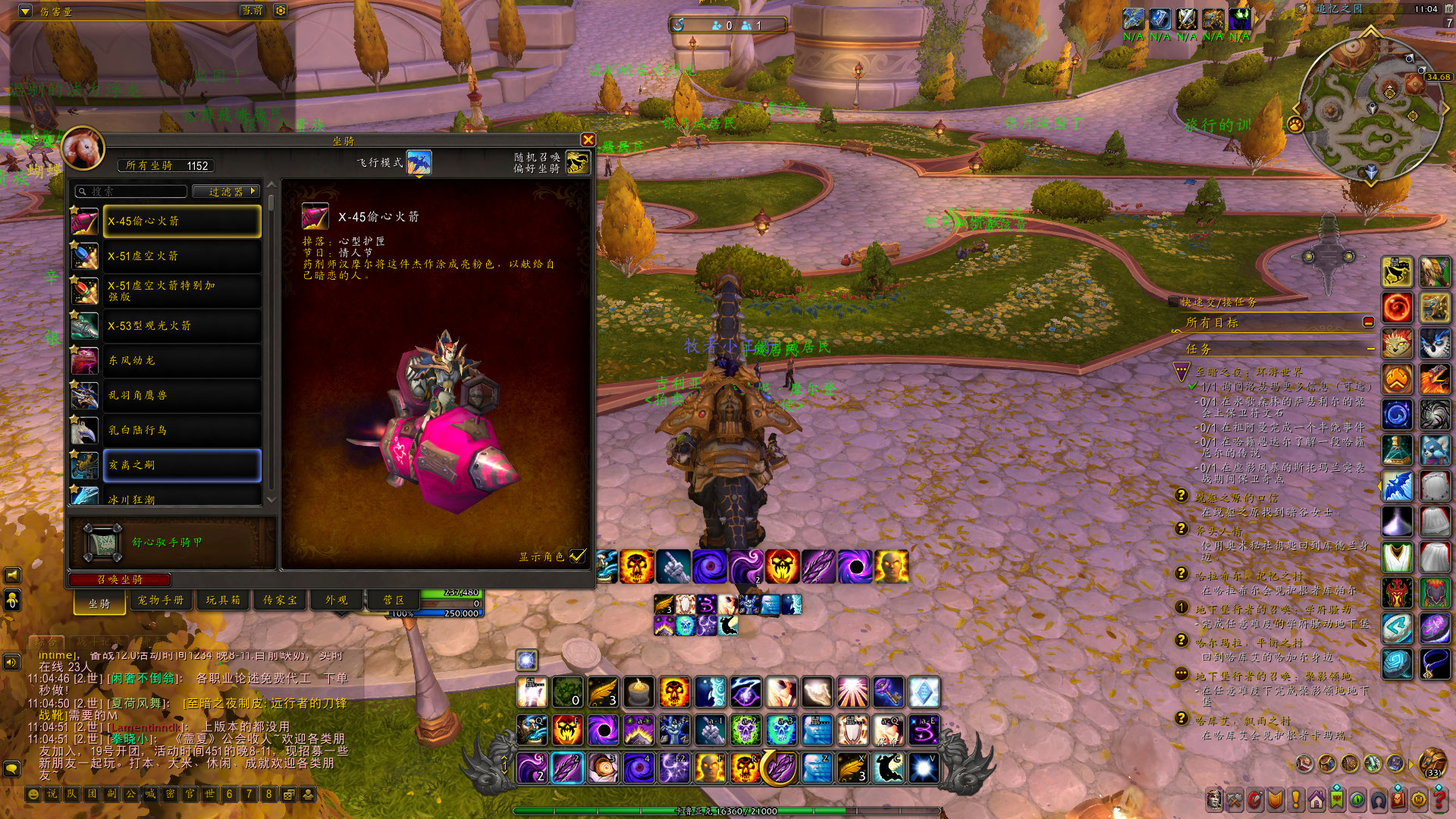The image size is (1456, 819).
Task: Click the 召唤坐骑 summon button
Action: pyautogui.click(x=120, y=579)
